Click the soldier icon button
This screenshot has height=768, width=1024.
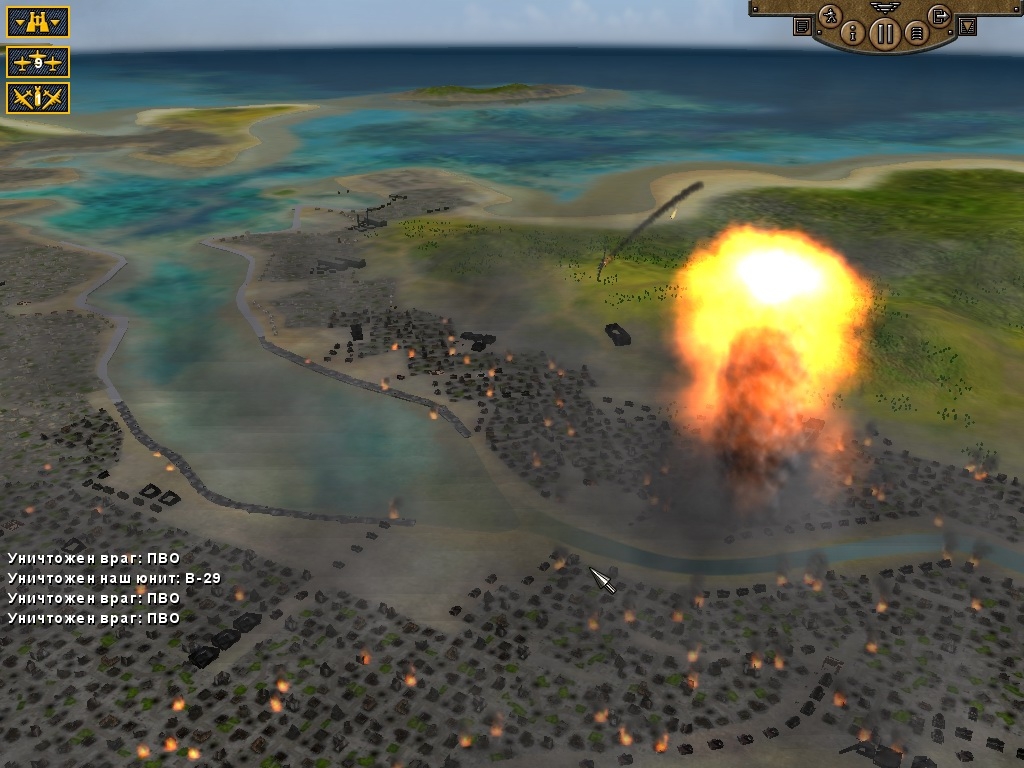coord(830,16)
